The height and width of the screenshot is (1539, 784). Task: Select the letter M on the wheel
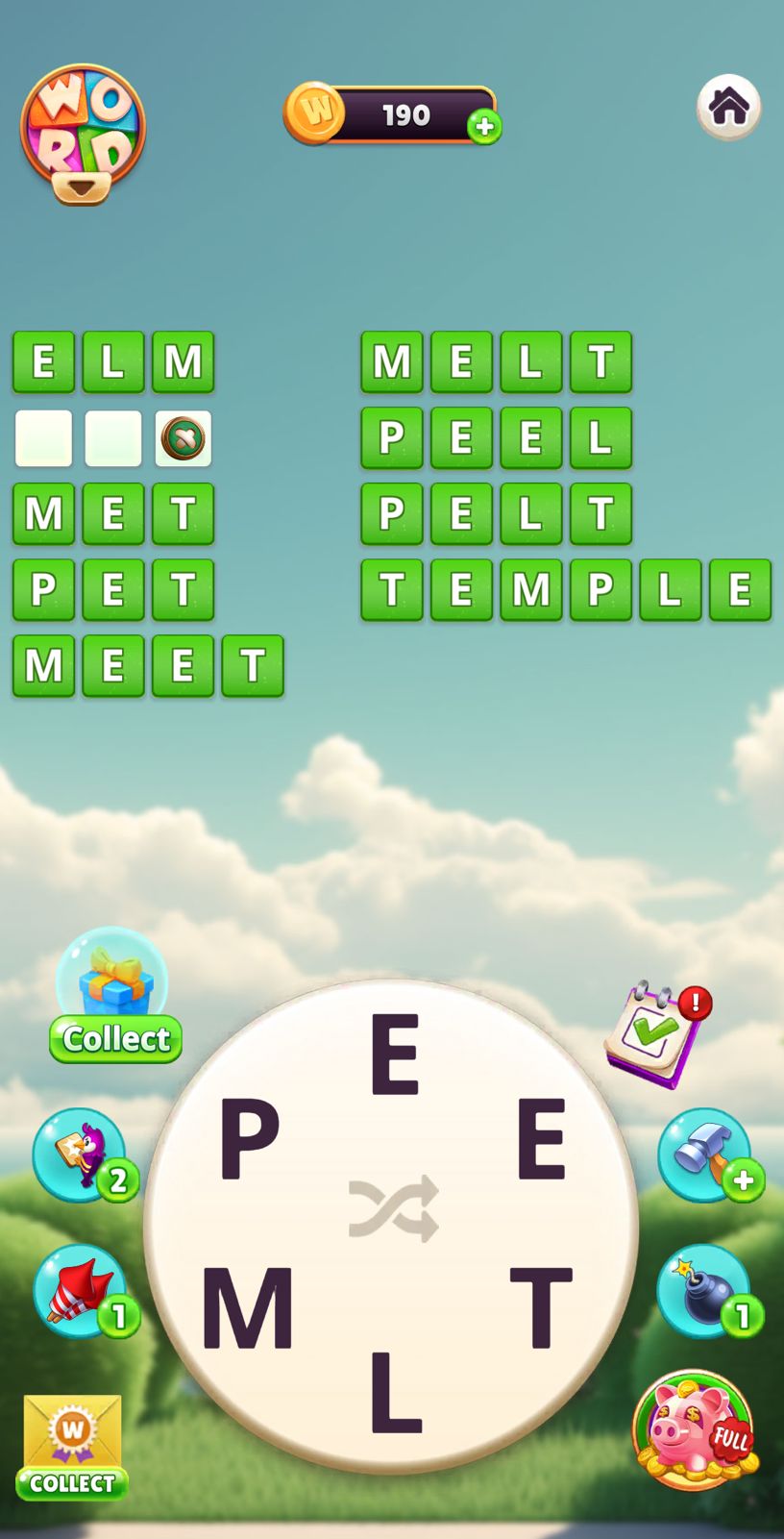pos(247,1308)
